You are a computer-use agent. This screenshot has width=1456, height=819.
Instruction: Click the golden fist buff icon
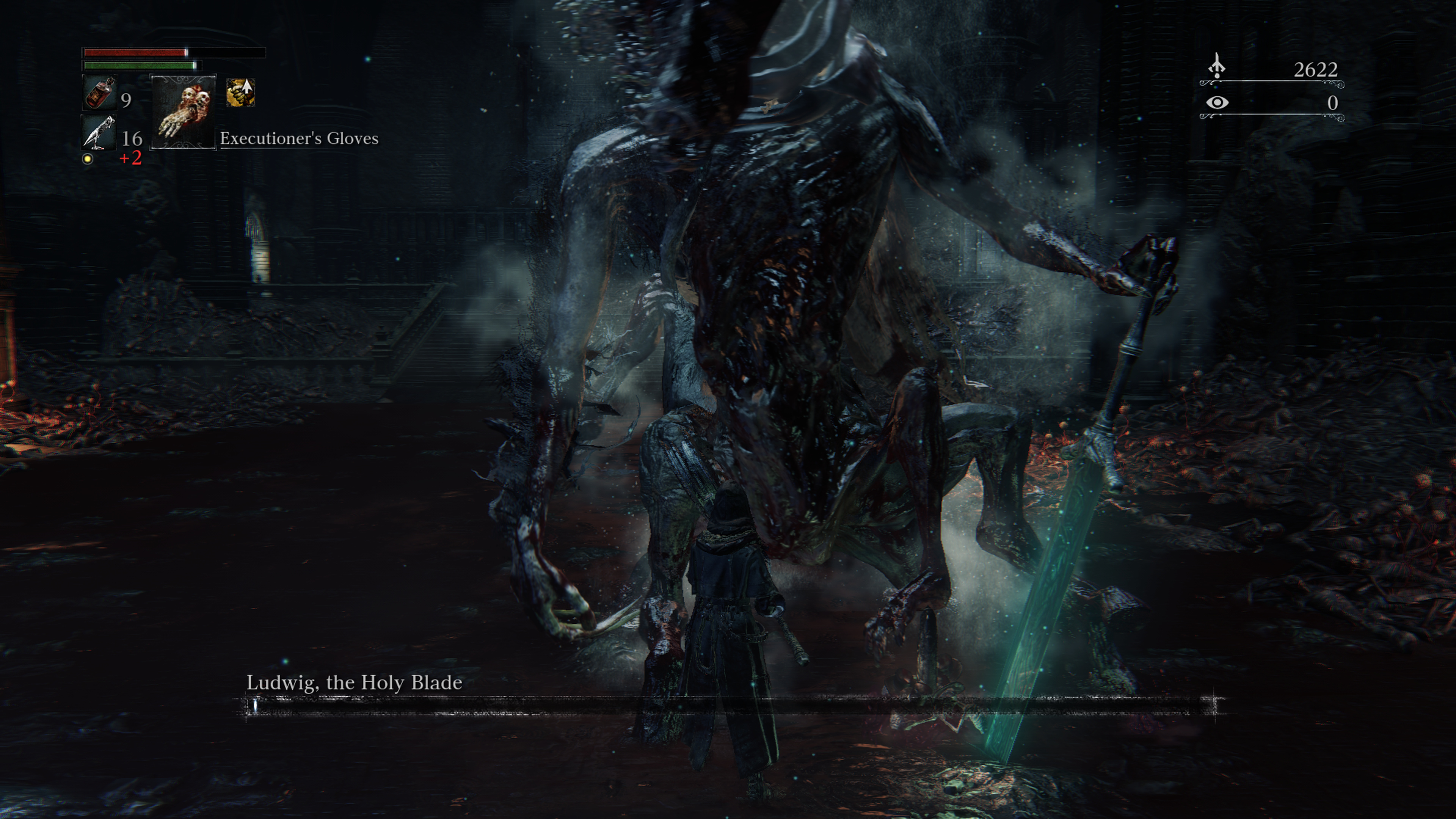click(240, 93)
